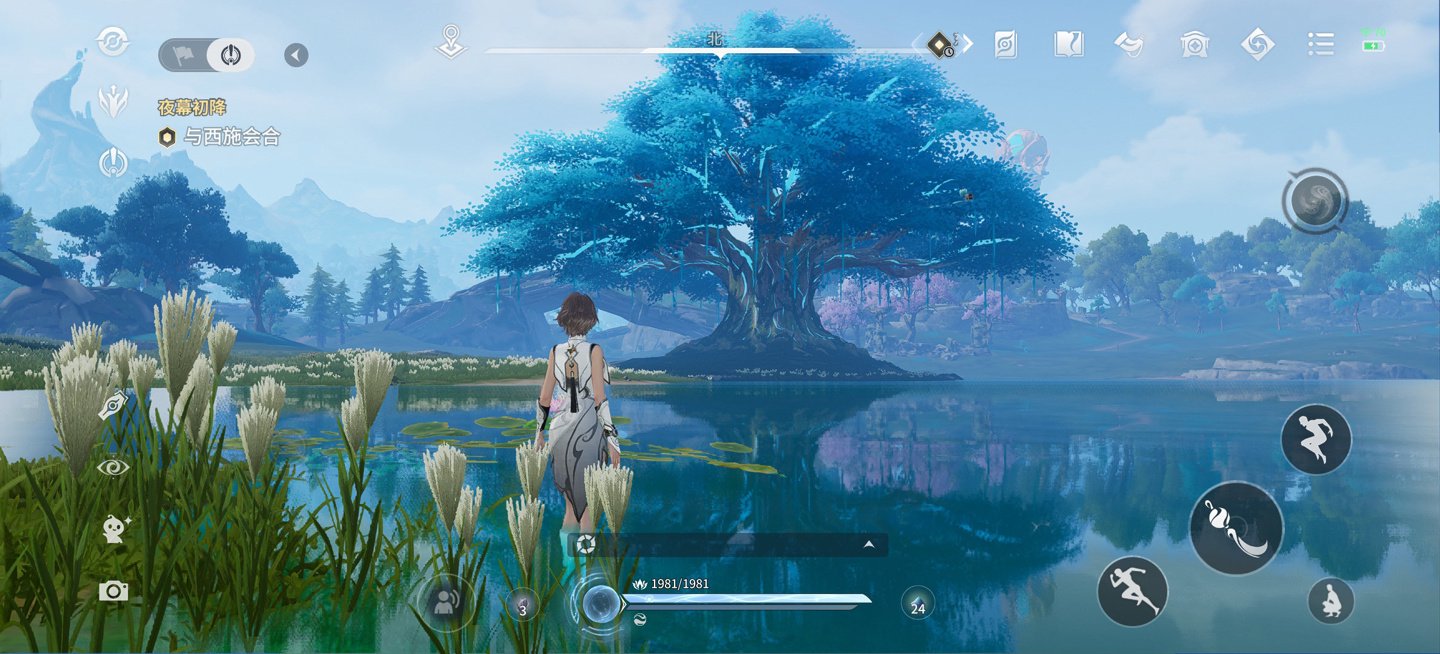Trigger the main brush attack button
The width and height of the screenshot is (1440, 654).
tap(1236, 528)
